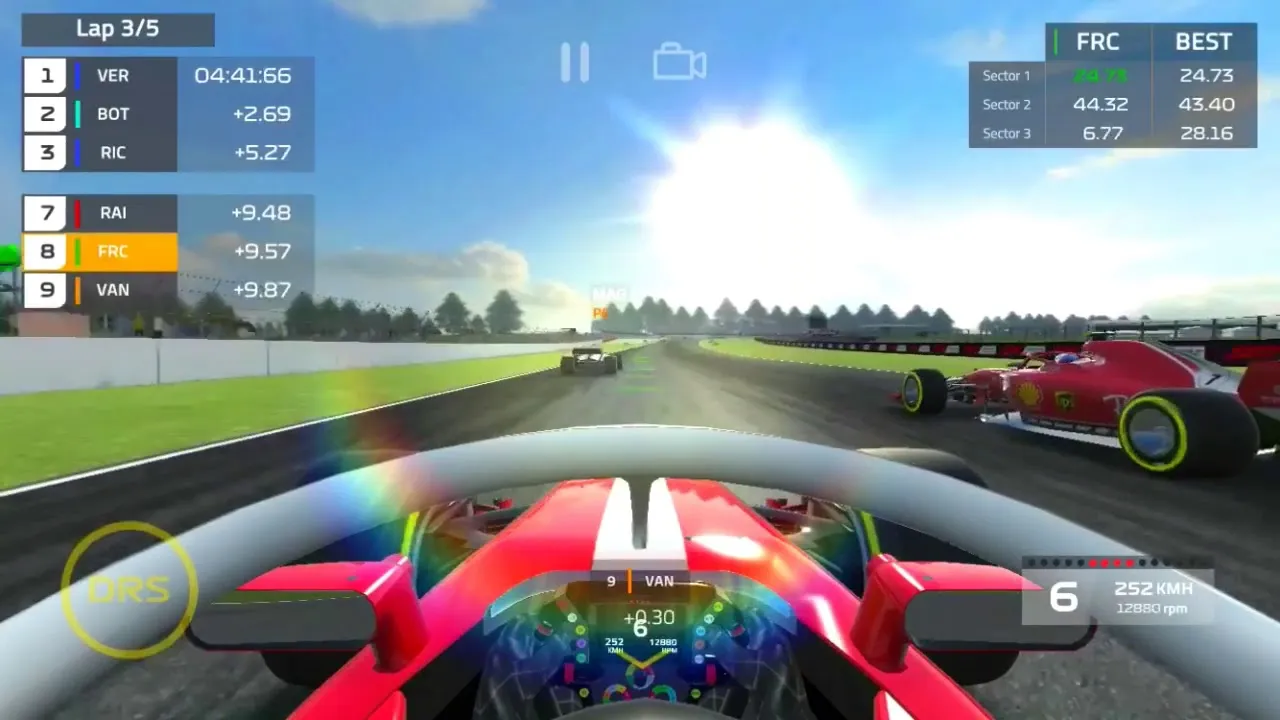Viewport: 1280px width, 720px height.
Task: Enable the +0.30 gap indicator on the halo
Action: [x=649, y=618]
